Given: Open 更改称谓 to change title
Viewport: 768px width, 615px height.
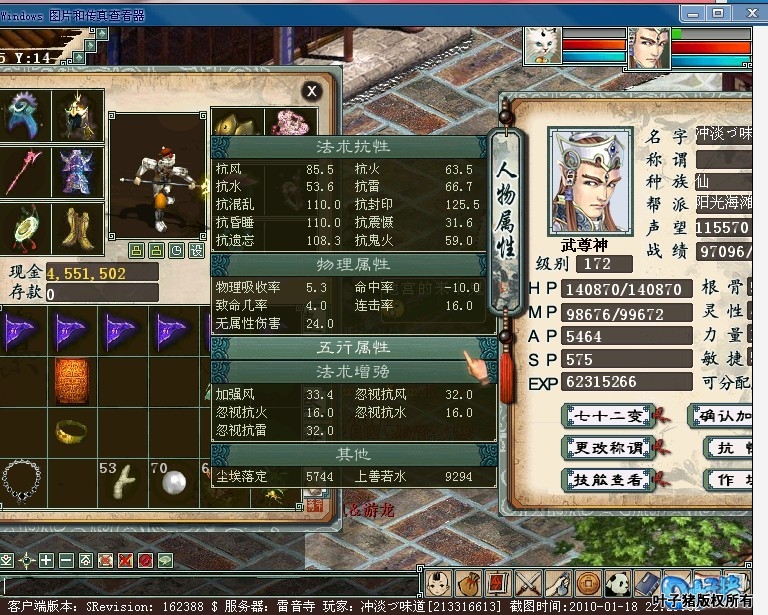Looking at the screenshot, I should click(609, 448).
